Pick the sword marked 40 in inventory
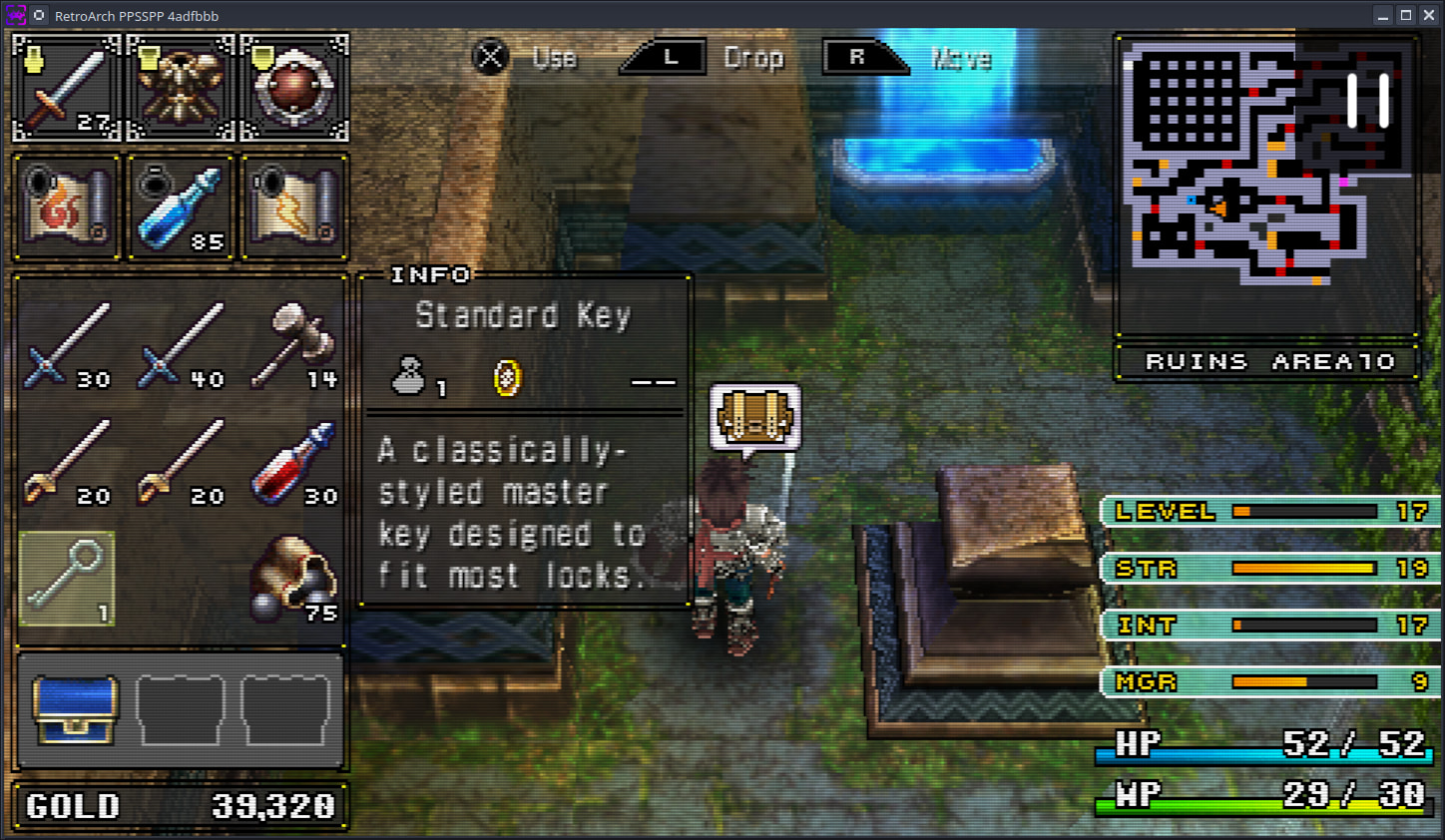The image size is (1445, 840). point(181,345)
